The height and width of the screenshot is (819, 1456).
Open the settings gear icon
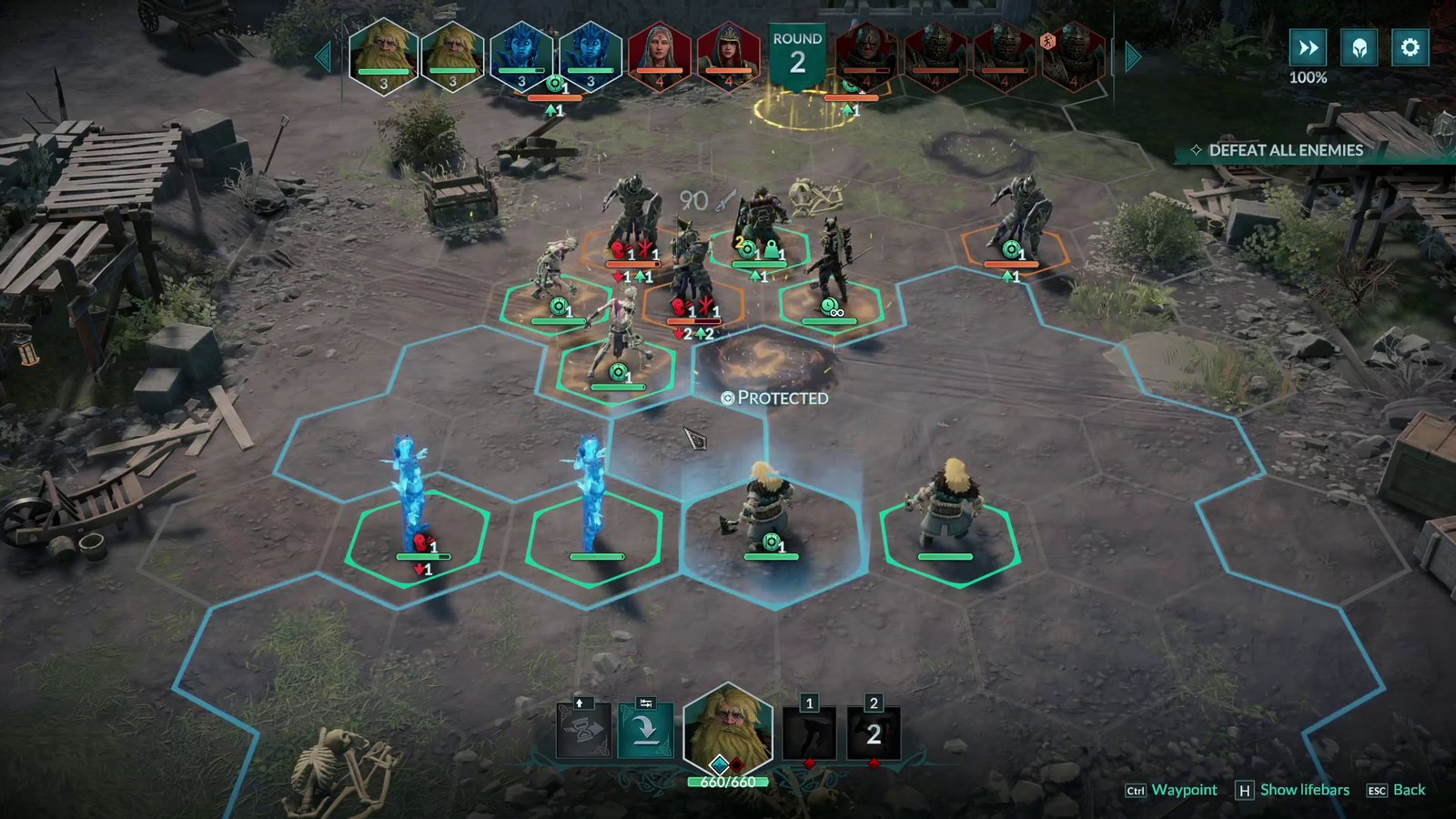1410,46
